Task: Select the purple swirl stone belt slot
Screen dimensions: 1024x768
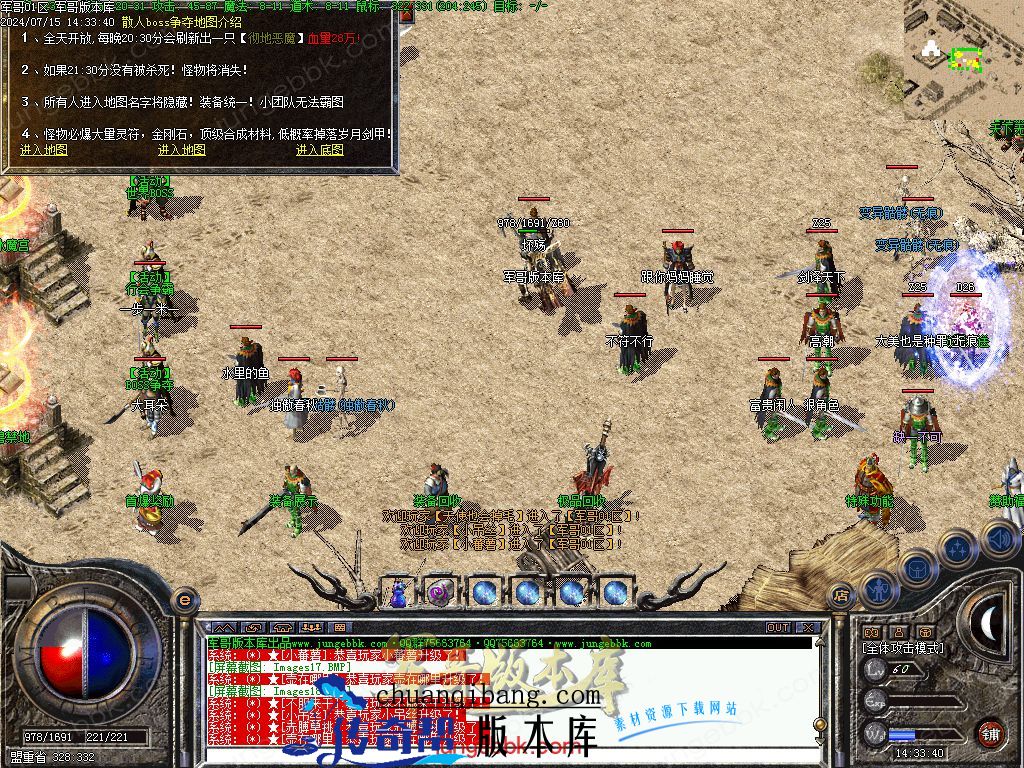Action: tap(440, 592)
